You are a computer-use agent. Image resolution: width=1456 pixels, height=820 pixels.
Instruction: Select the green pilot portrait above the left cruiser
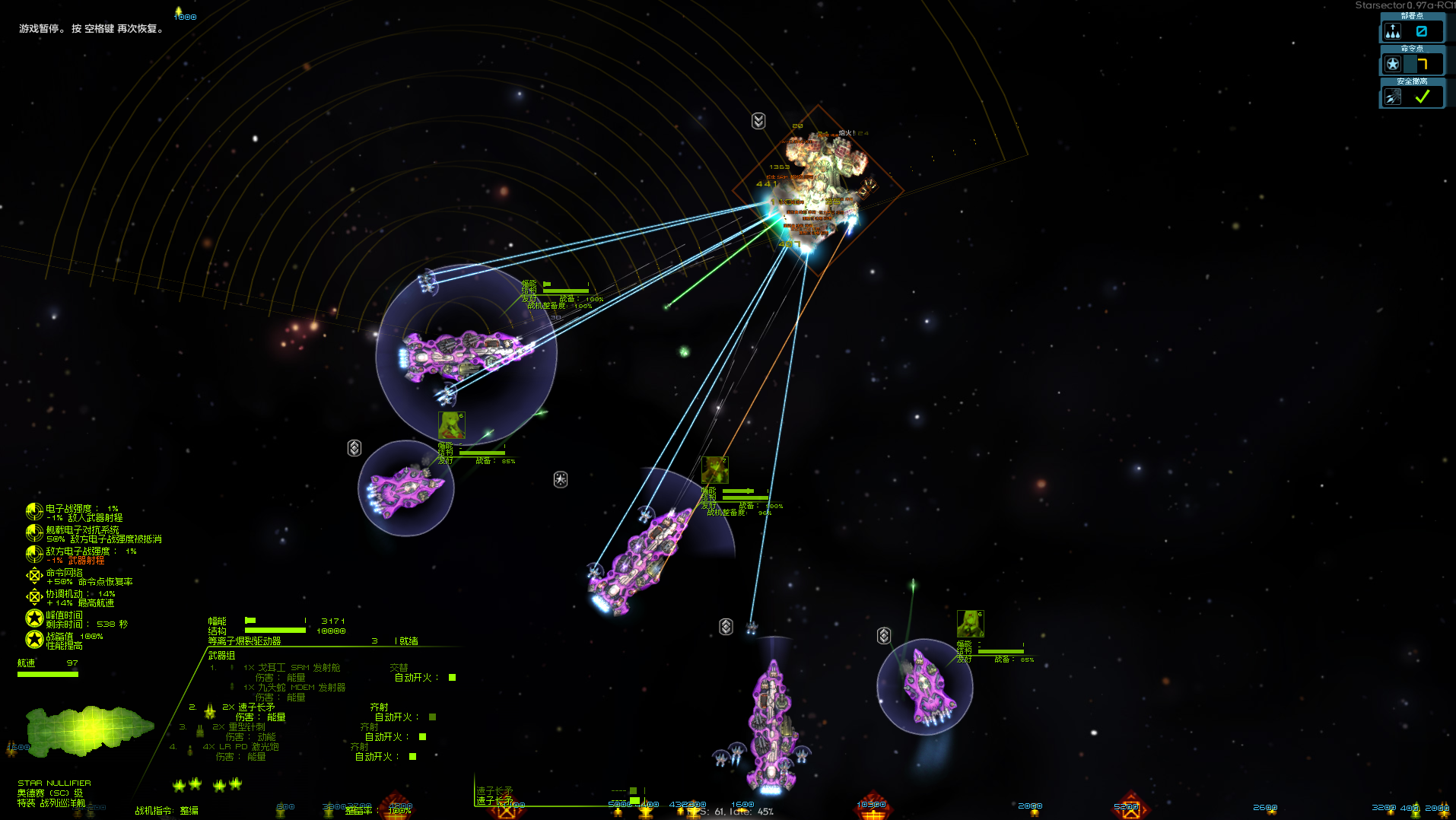(x=451, y=426)
